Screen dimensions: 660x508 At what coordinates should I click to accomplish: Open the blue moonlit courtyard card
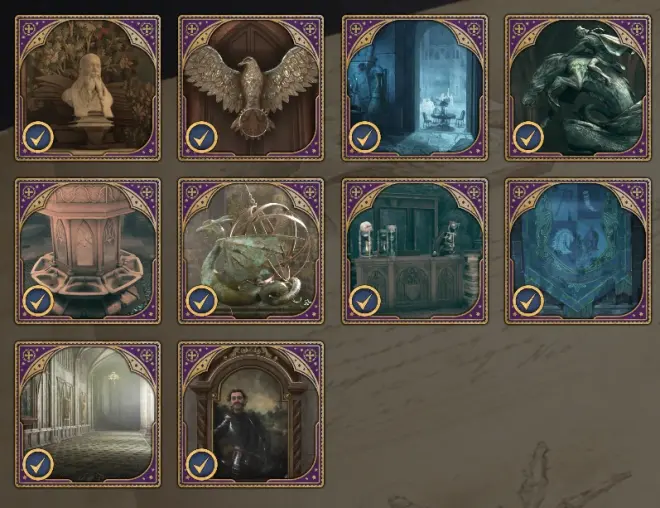pyautogui.click(x=414, y=87)
